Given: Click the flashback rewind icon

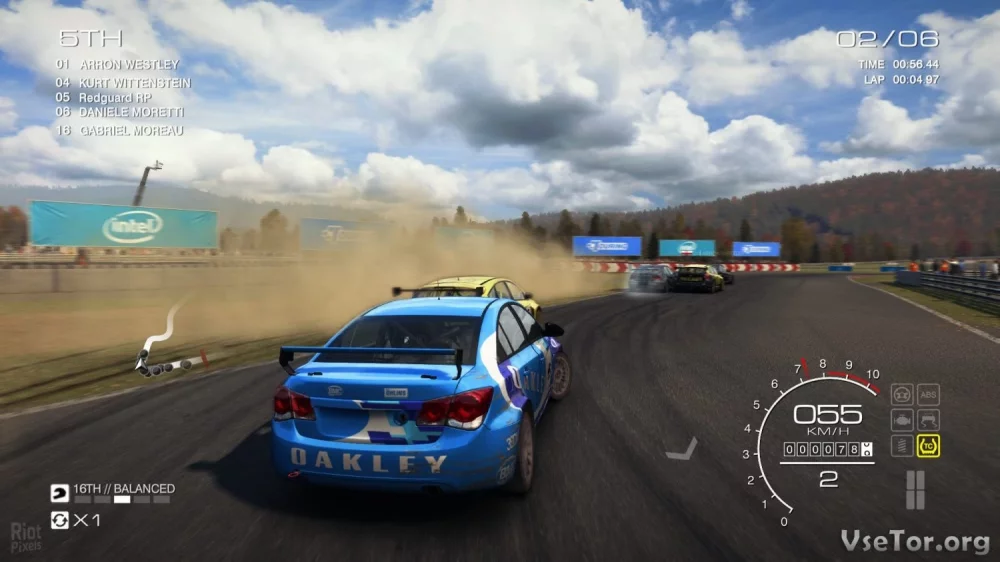Looking at the screenshot, I should pyautogui.click(x=60, y=520).
